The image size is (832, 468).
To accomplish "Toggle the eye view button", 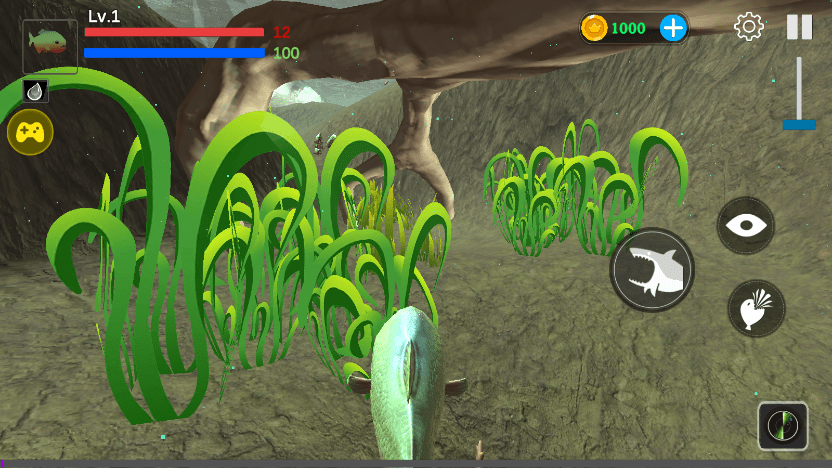I will [x=746, y=225].
